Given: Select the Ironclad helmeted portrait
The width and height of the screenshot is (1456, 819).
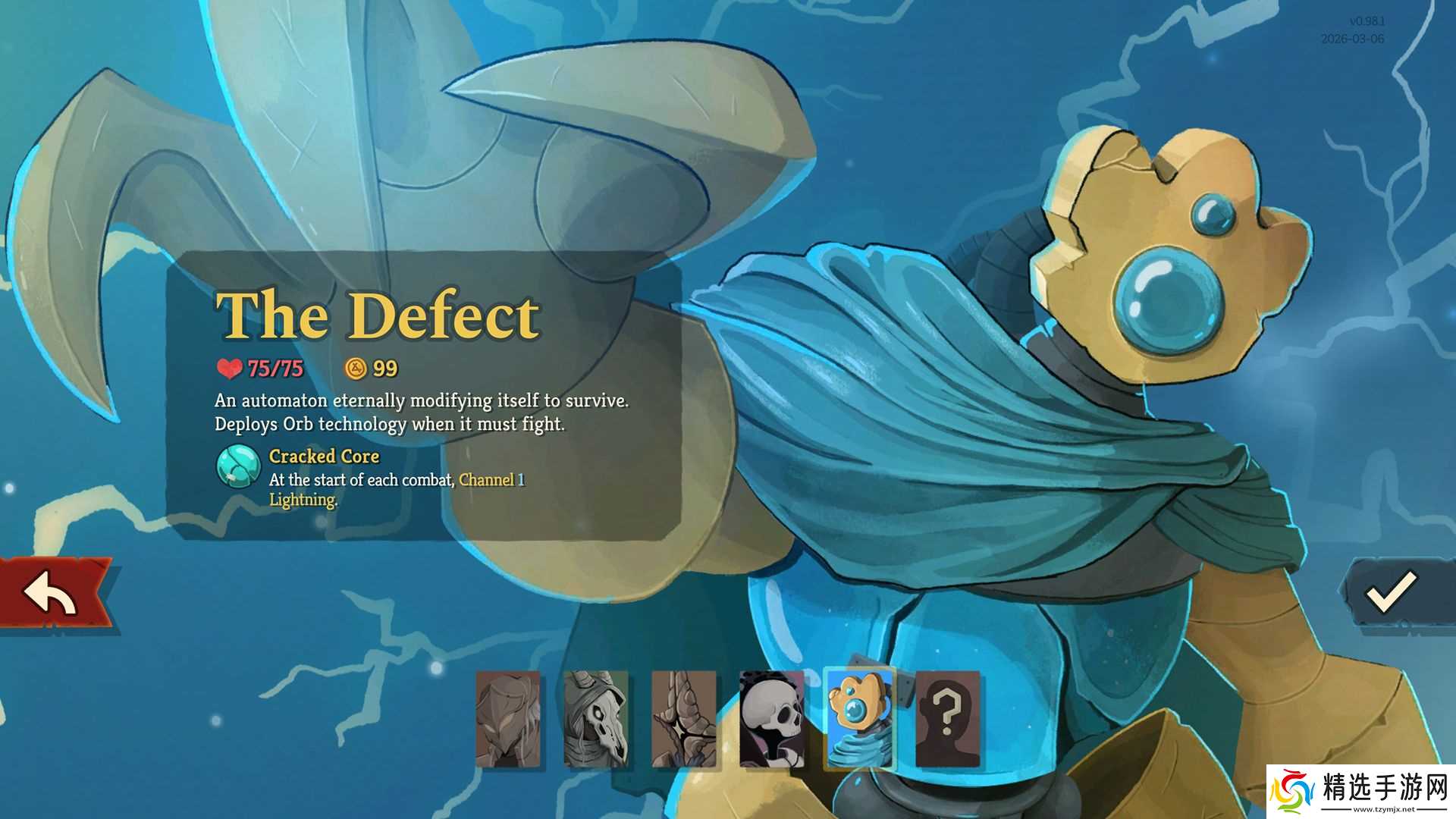Looking at the screenshot, I should [508, 719].
